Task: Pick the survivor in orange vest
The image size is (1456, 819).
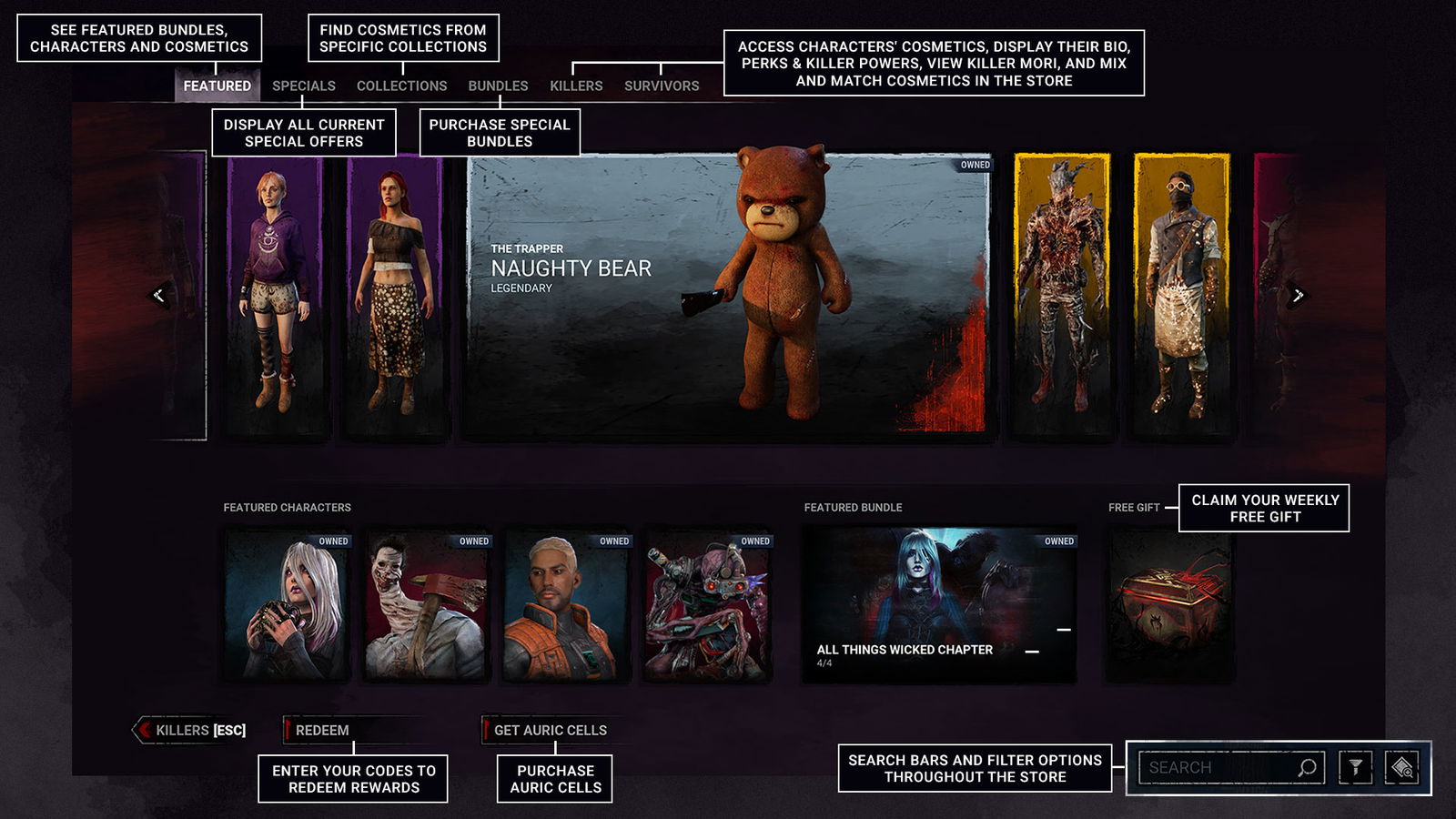Action: [x=567, y=607]
